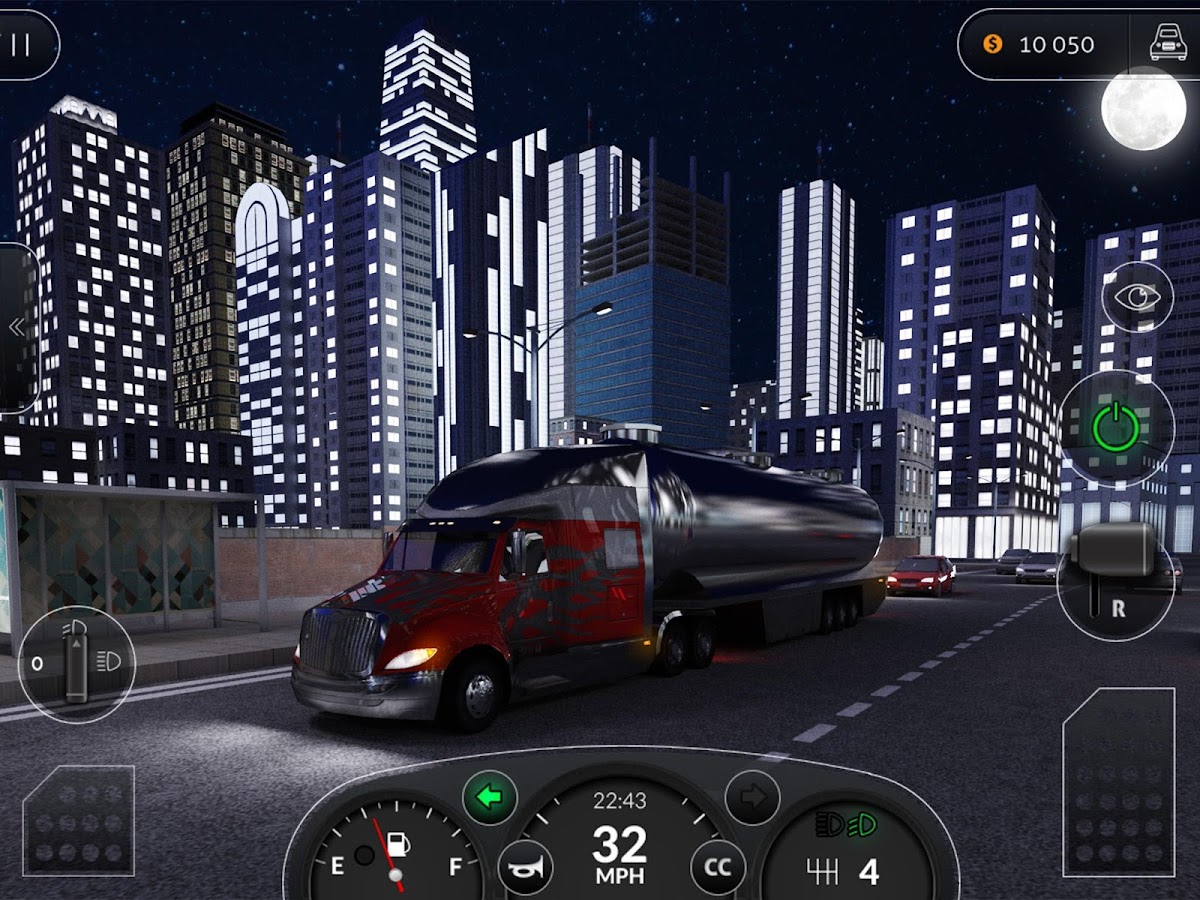The height and width of the screenshot is (900, 1200).
Task: Expand the side panel with double arrows
Action: (x=16, y=327)
